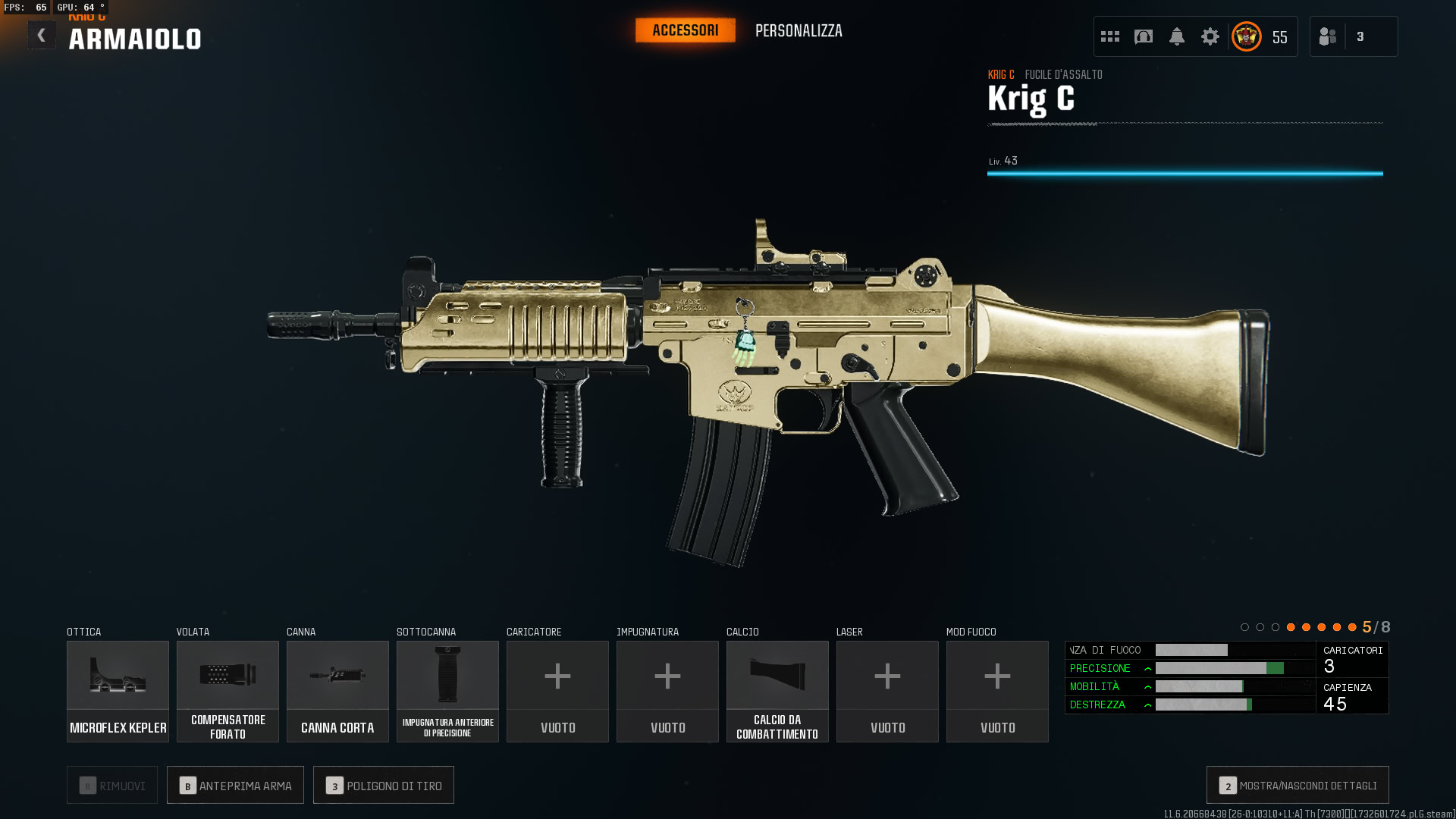Open the Impugnatura Anteriore di Precisione slot
This screenshot has width=1456, height=819.
pos(447,691)
